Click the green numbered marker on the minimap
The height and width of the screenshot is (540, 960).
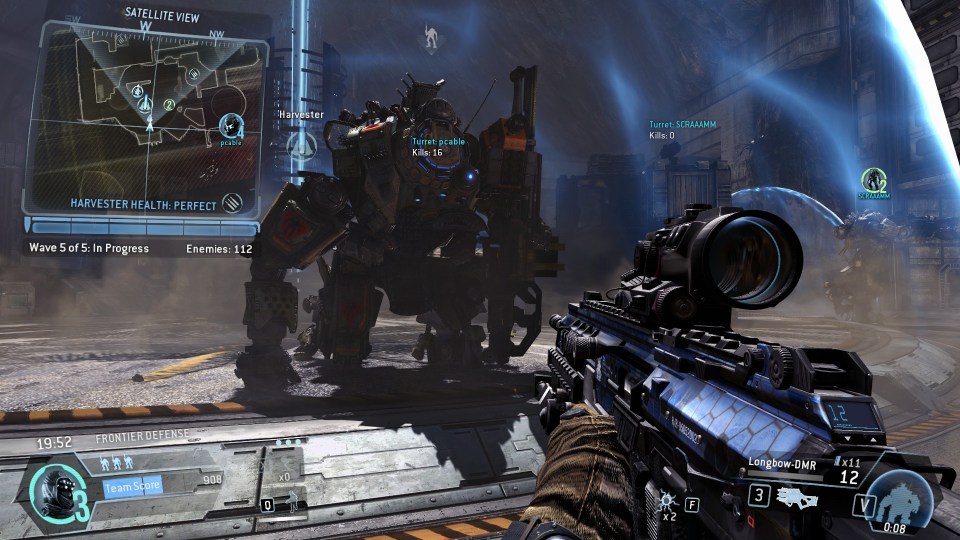tap(169, 104)
